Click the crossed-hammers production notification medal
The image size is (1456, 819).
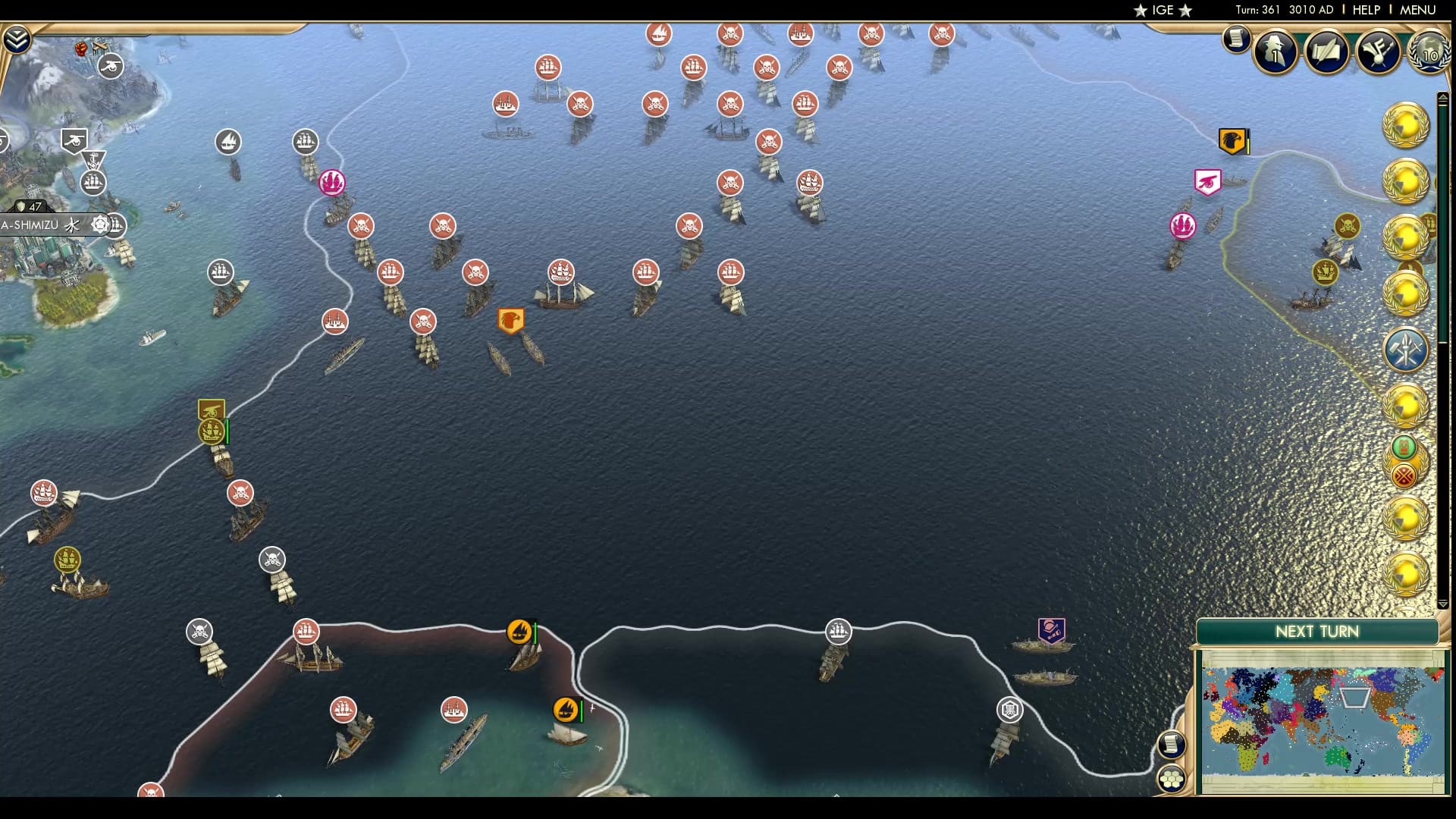(1405, 350)
